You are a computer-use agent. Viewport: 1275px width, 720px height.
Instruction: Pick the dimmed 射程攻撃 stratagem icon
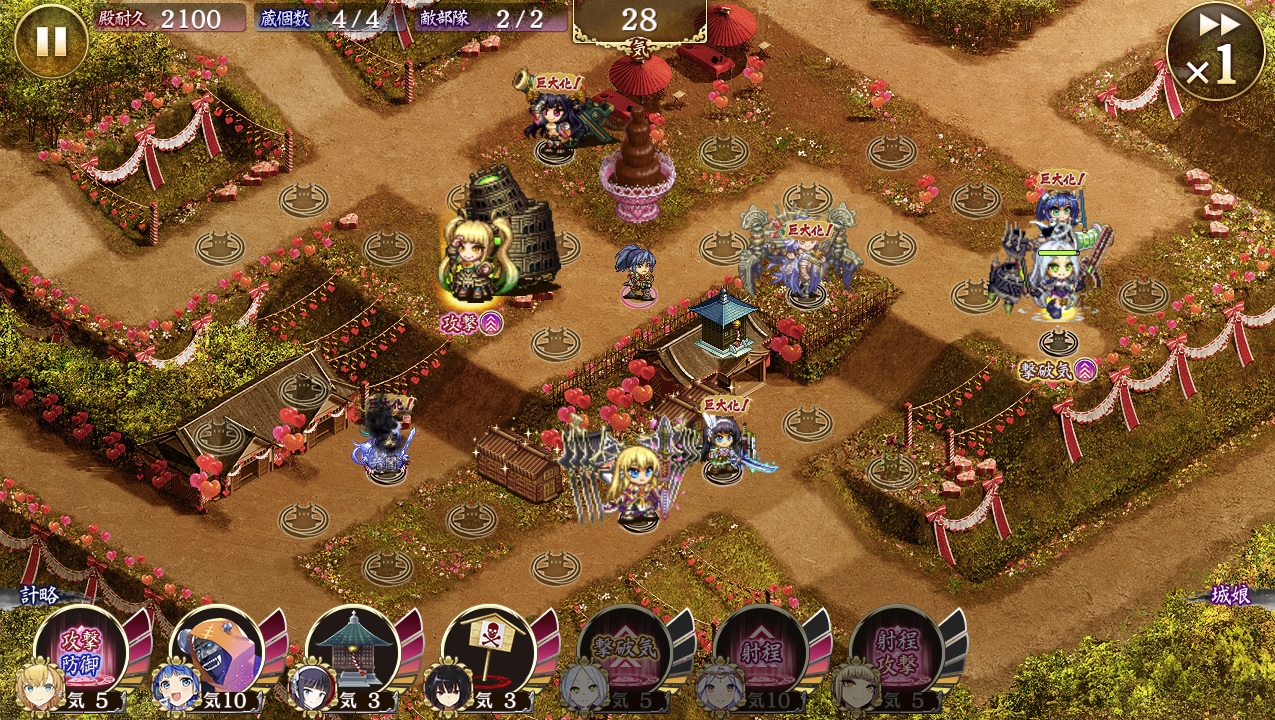coord(896,653)
